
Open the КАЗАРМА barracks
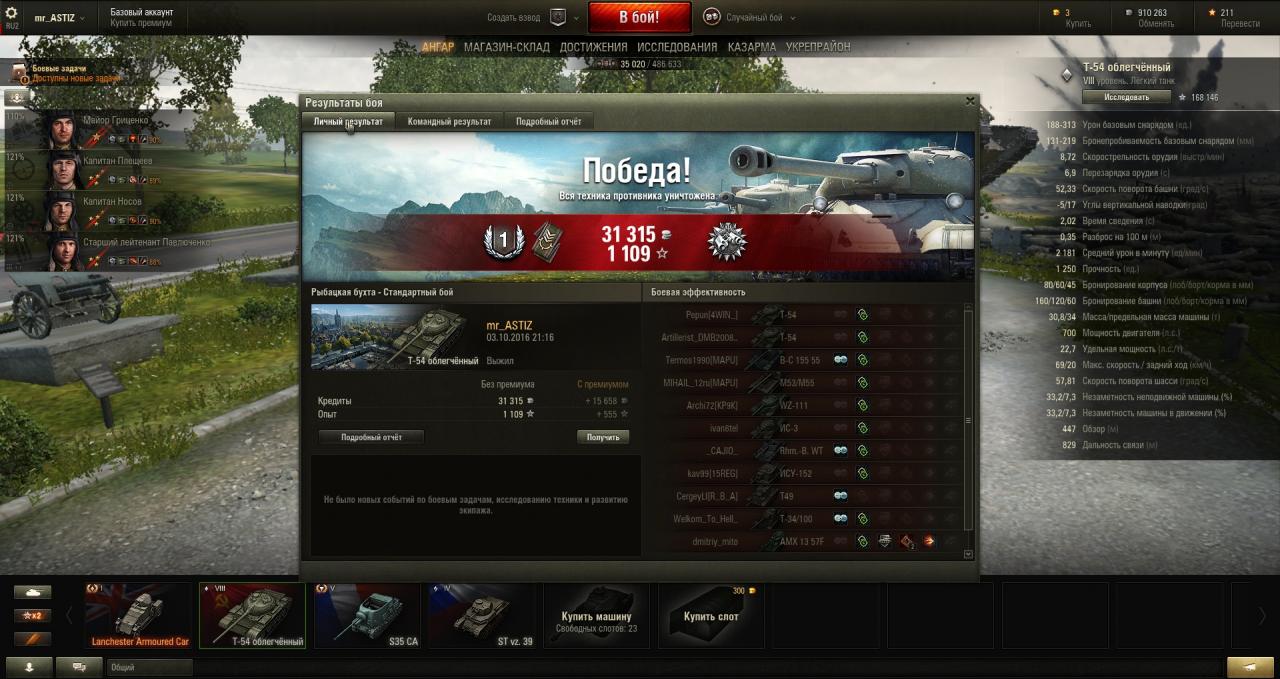[751, 47]
